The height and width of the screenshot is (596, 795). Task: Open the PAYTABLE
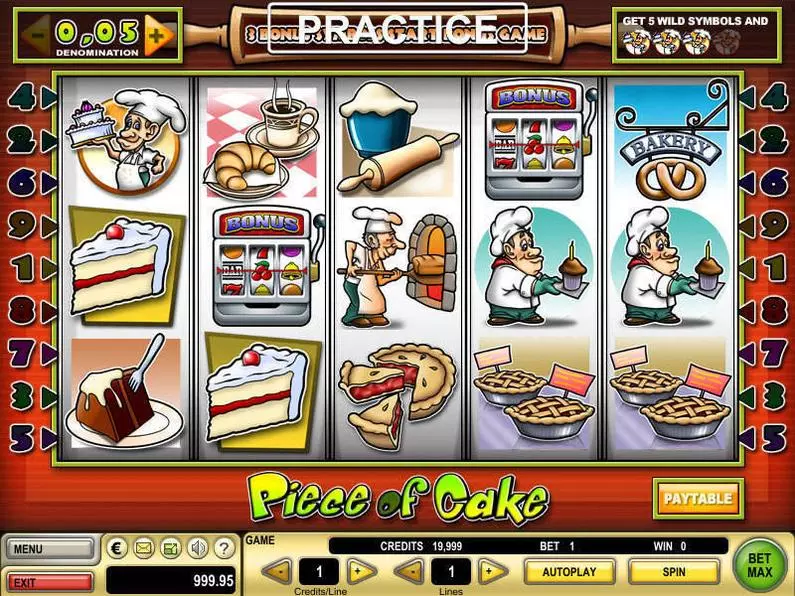(x=699, y=498)
